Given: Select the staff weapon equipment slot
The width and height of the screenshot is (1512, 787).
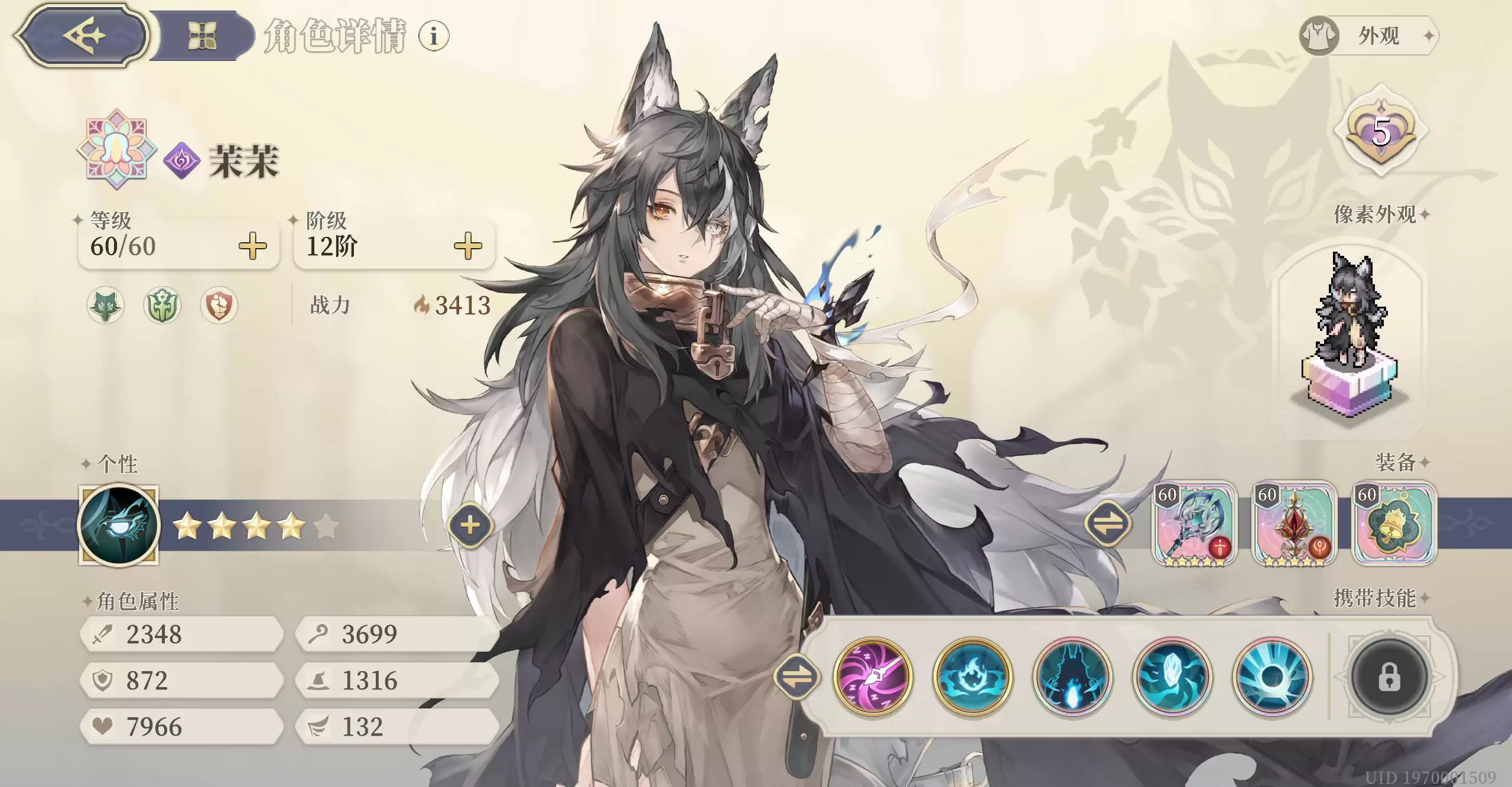Looking at the screenshot, I should tap(1194, 524).
